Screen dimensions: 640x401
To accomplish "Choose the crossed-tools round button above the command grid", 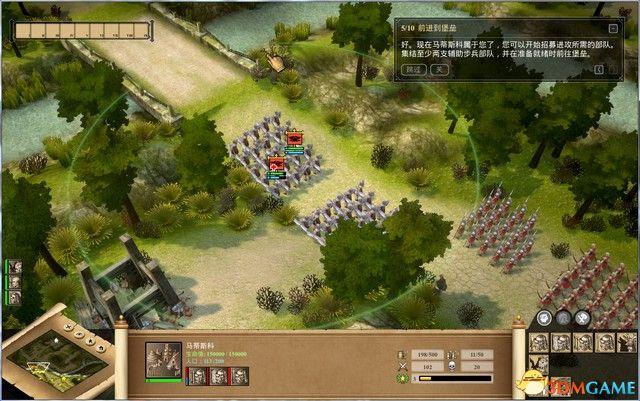I will (583, 319).
